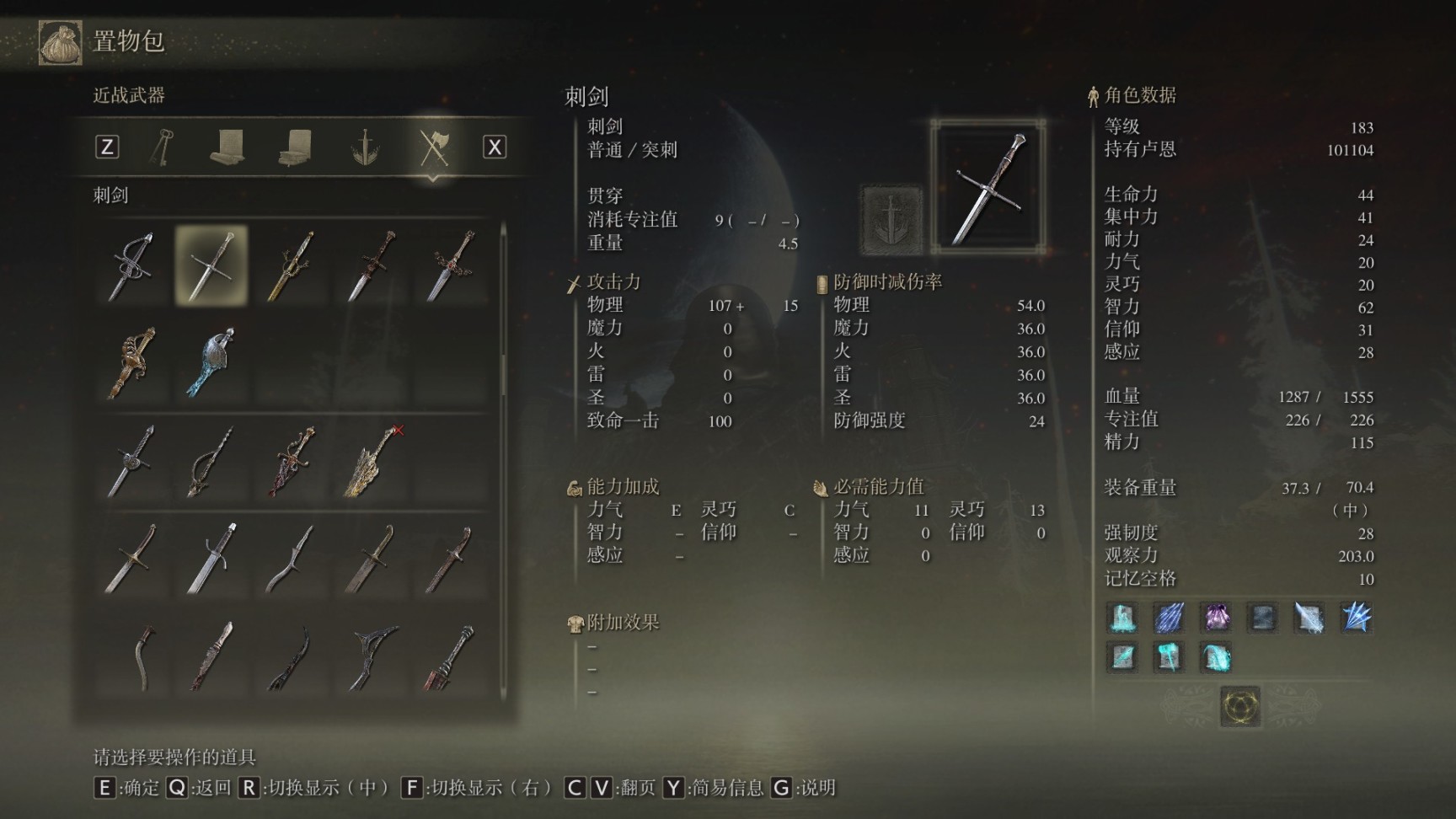Screen dimensions: 1456x819
Task: Open the key items tab
Action: tap(162, 147)
